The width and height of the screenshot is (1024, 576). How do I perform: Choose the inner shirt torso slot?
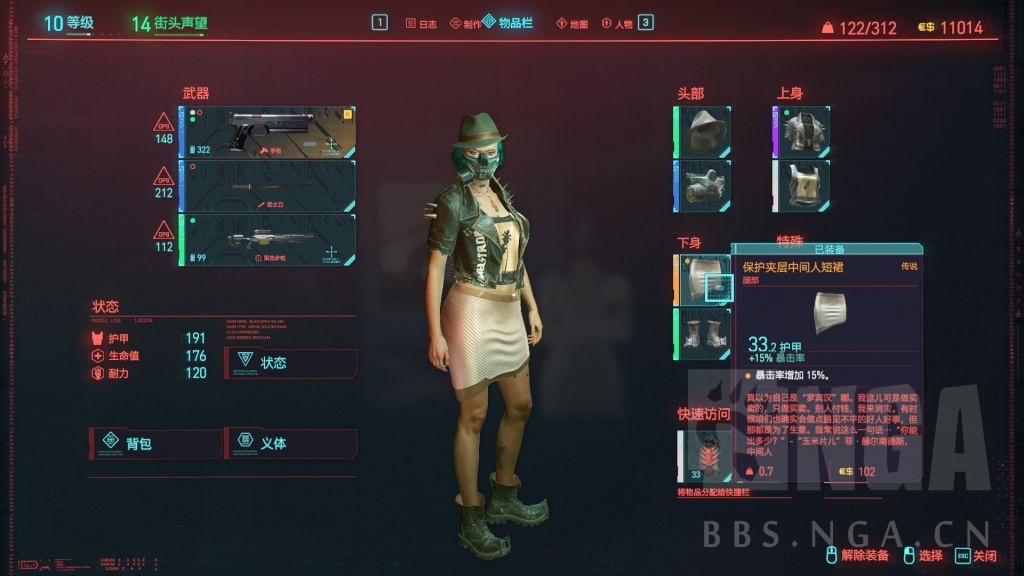804,185
